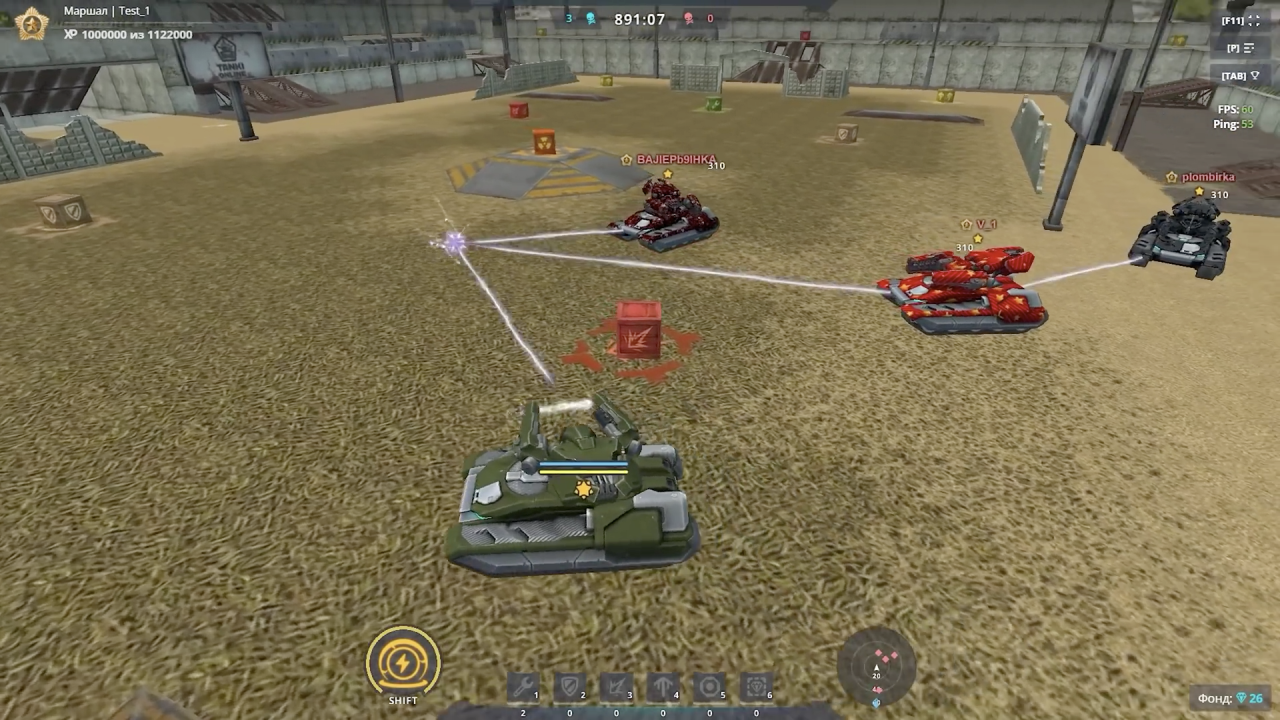Click the Marshal rank star badge

[32, 23]
